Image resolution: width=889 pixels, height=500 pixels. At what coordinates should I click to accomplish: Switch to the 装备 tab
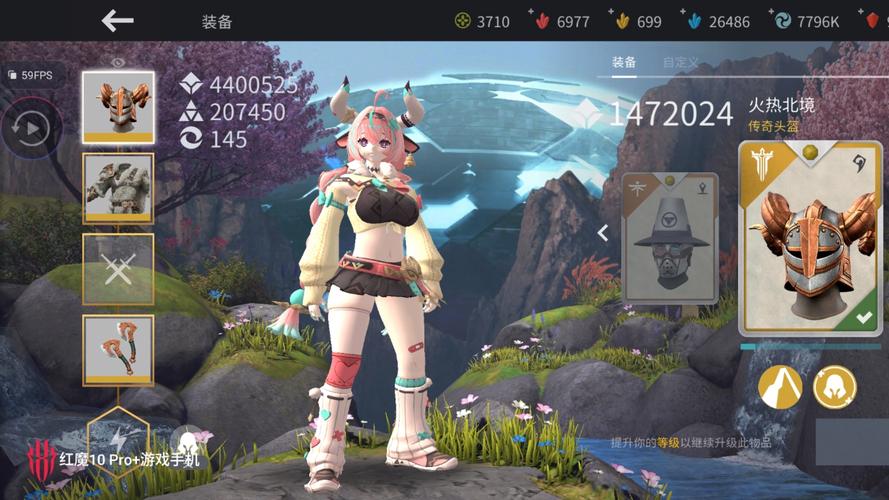pos(624,62)
